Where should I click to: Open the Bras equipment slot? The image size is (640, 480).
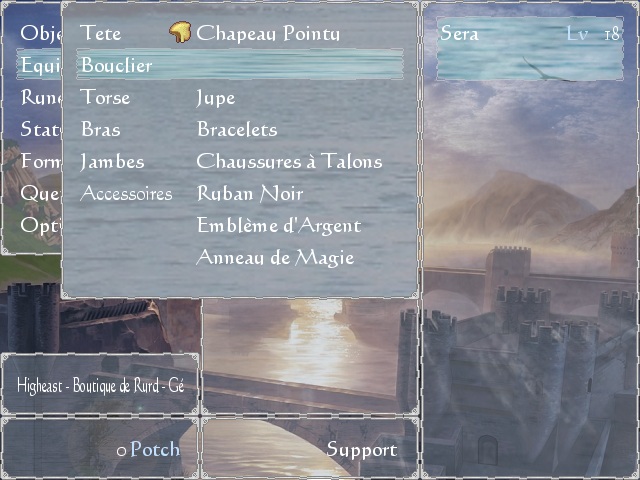click(100, 130)
